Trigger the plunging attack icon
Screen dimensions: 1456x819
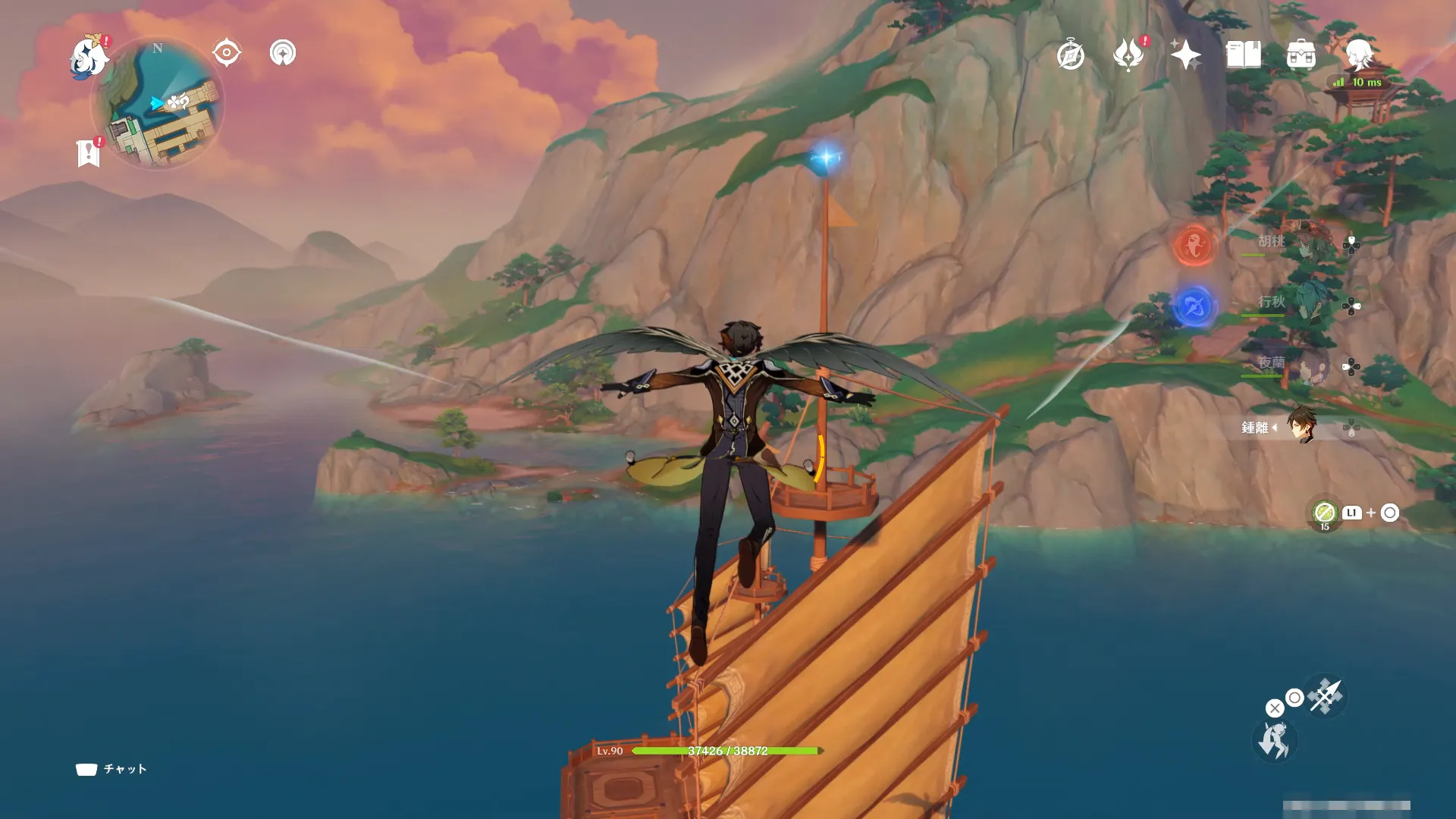pyautogui.click(x=1326, y=696)
